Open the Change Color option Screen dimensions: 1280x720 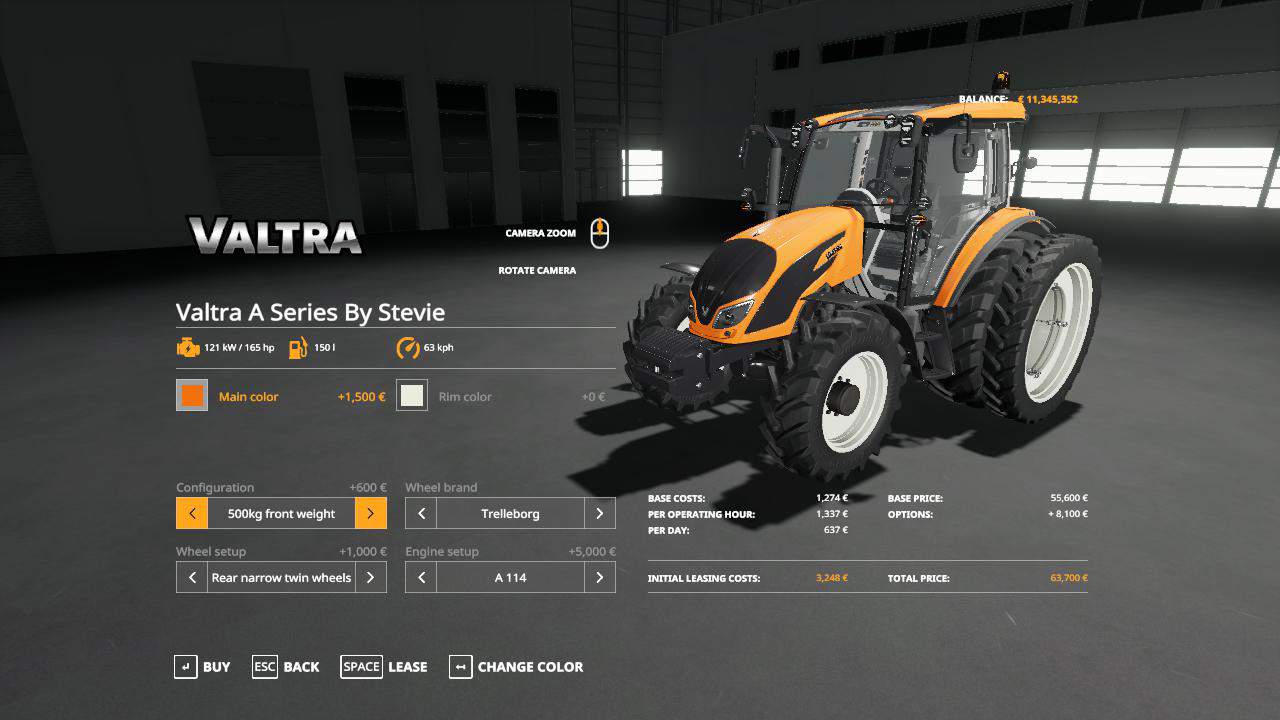tap(516, 667)
